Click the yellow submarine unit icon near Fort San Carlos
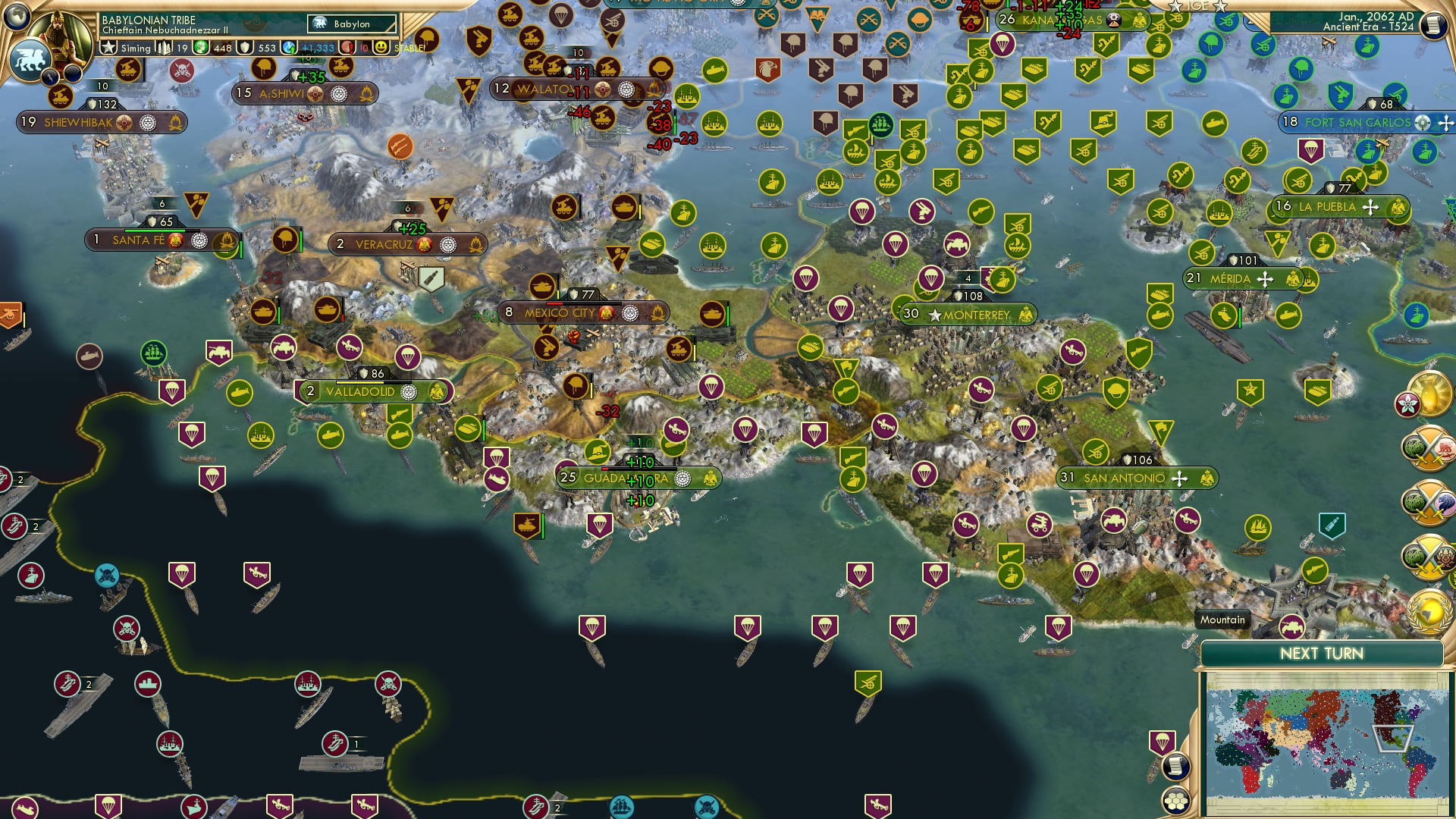 1214,122
